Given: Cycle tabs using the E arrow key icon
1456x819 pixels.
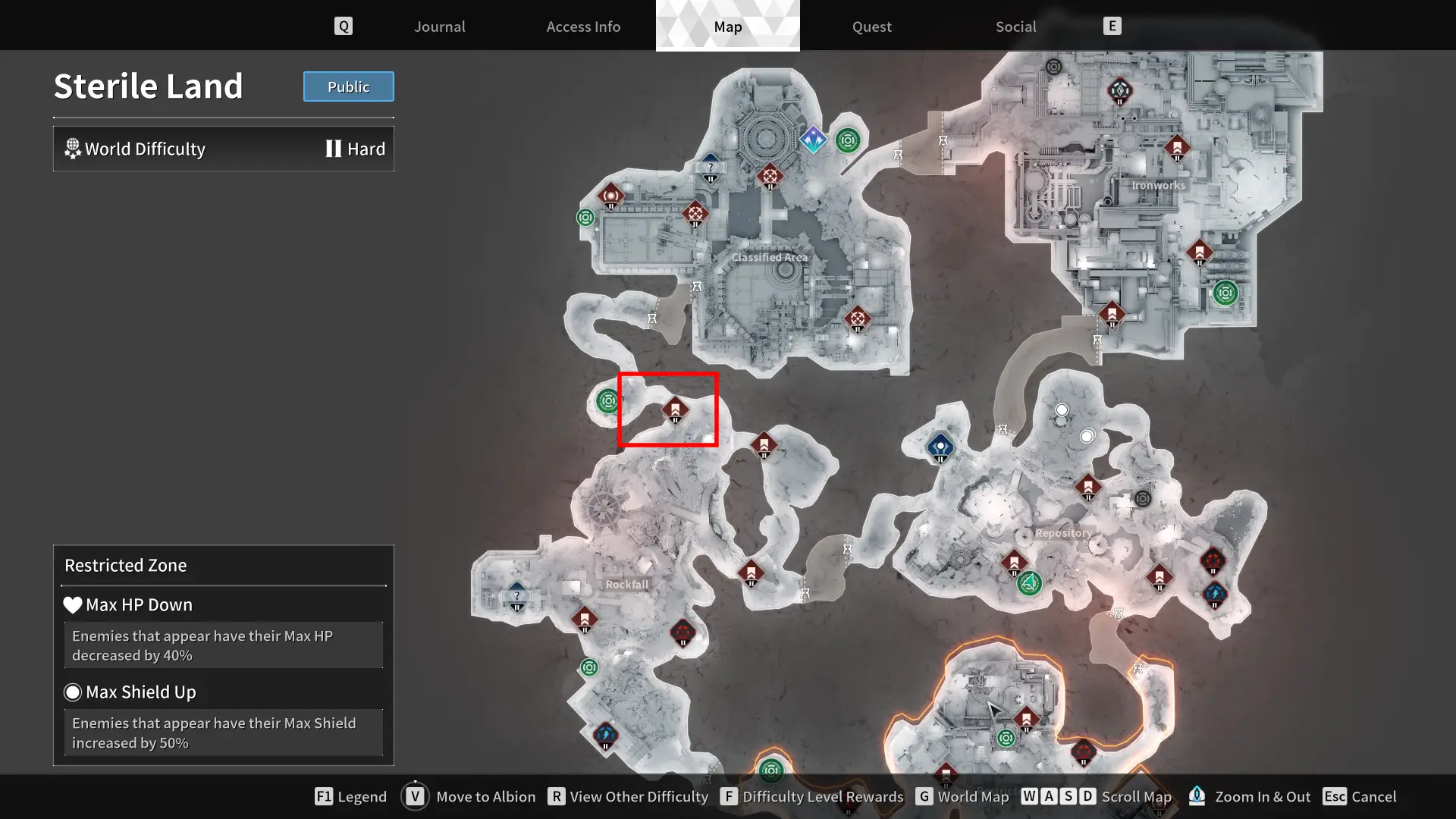Looking at the screenshot, I should 1112,25.
